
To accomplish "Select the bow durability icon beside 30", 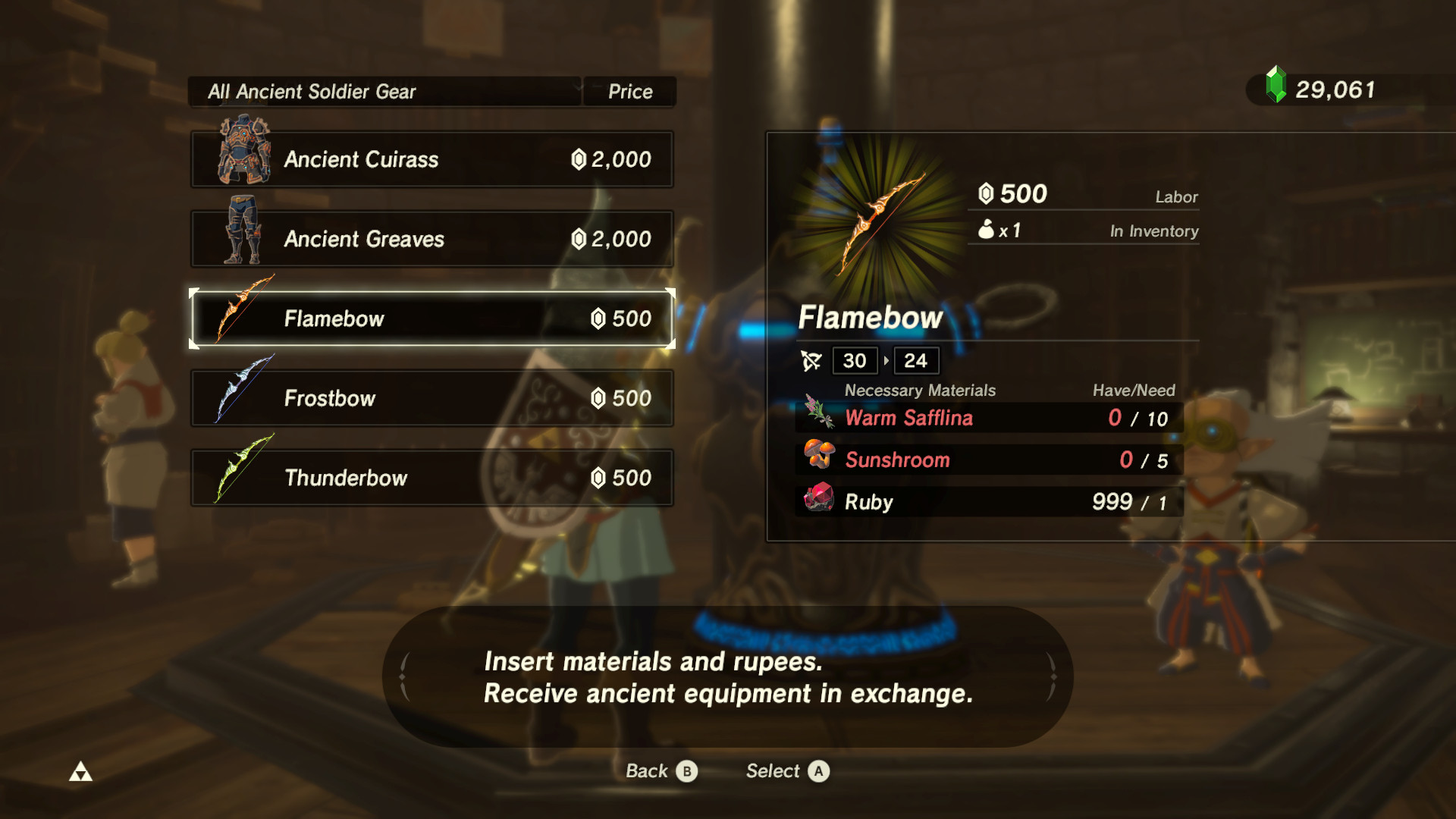I will tap(811, 360).
